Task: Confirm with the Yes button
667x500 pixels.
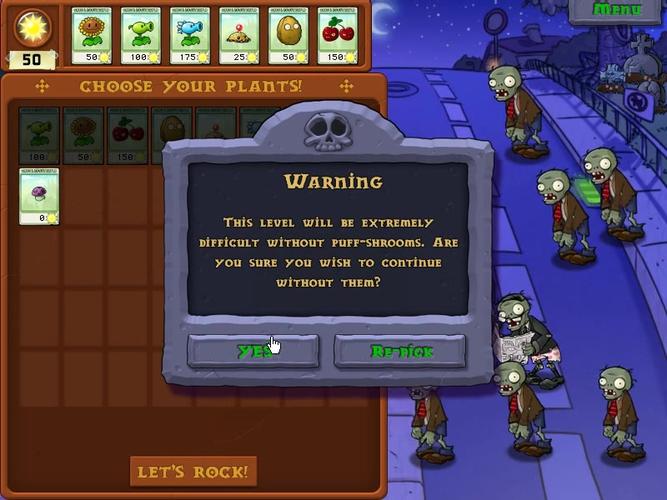Action: pos(253,351)
